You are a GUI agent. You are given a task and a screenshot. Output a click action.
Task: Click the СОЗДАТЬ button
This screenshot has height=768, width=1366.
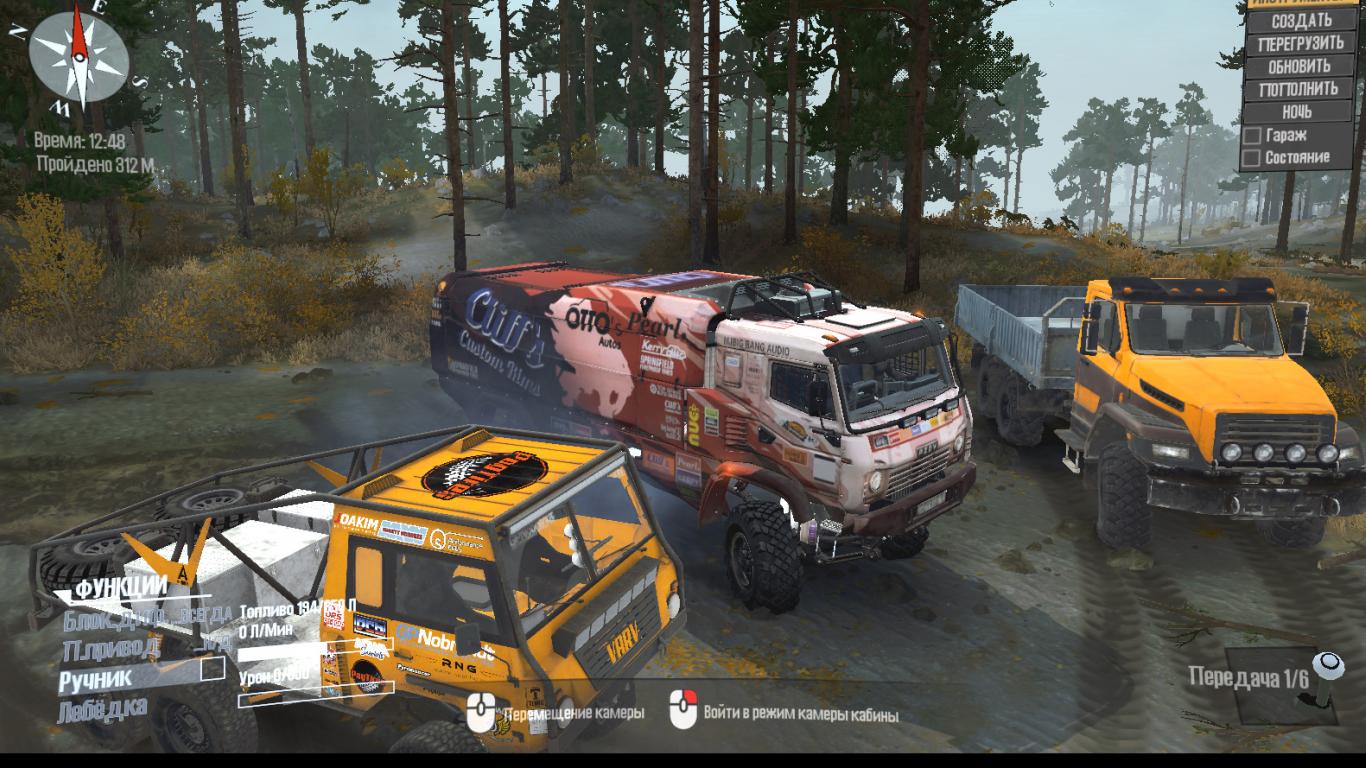(x=1300, y=20)
